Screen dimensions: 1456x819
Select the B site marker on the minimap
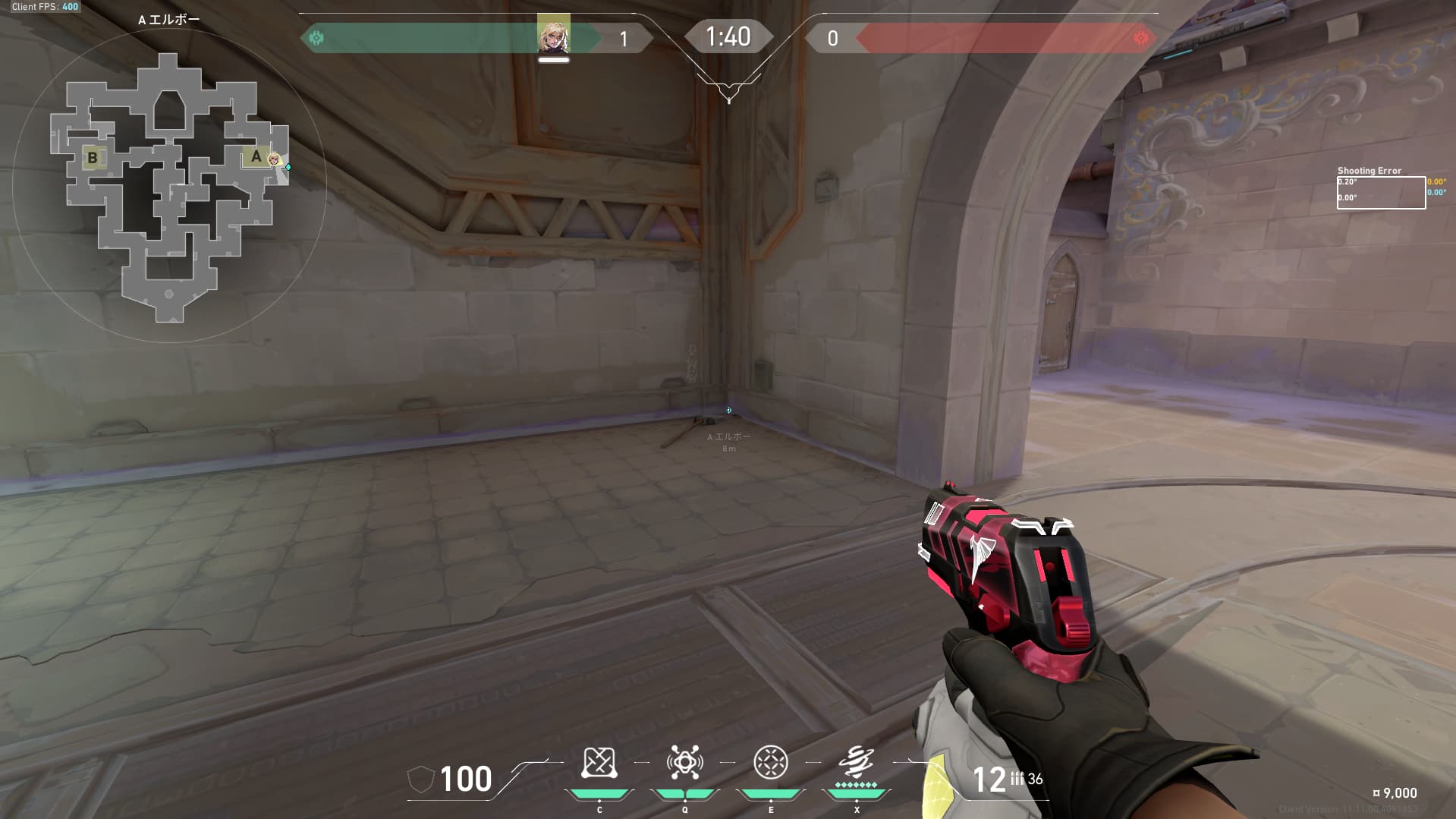pyautogui.click(x=93, y=158)
